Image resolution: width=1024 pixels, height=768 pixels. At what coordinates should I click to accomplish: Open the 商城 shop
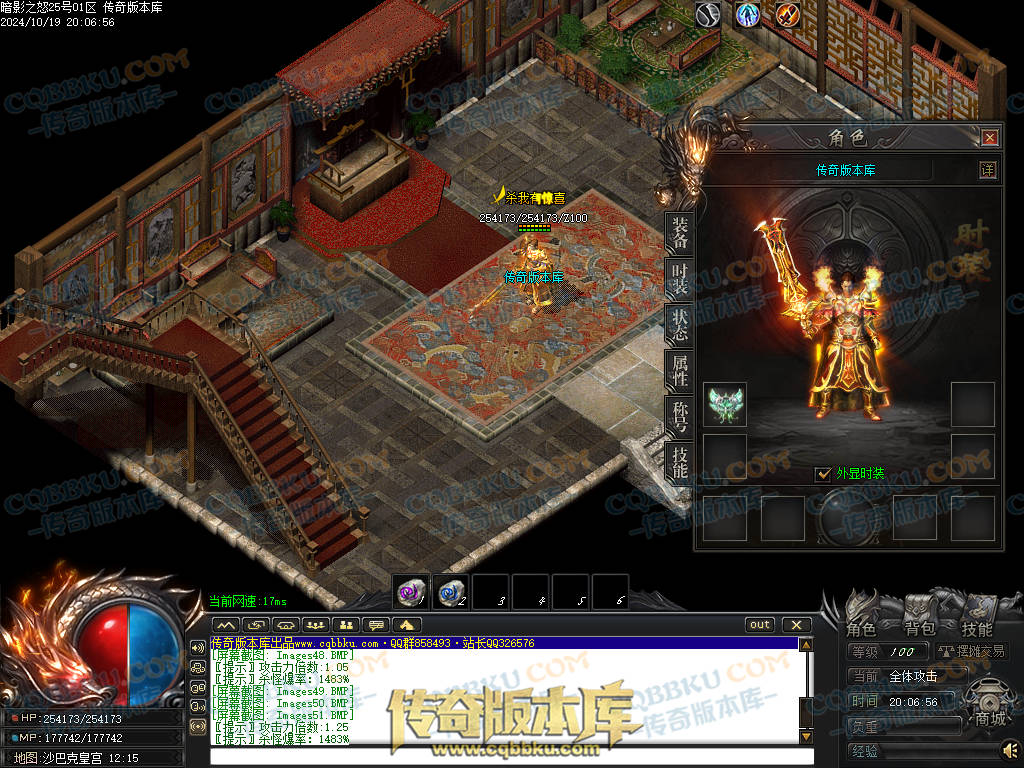pyautogui.click(x=990, y=716)
